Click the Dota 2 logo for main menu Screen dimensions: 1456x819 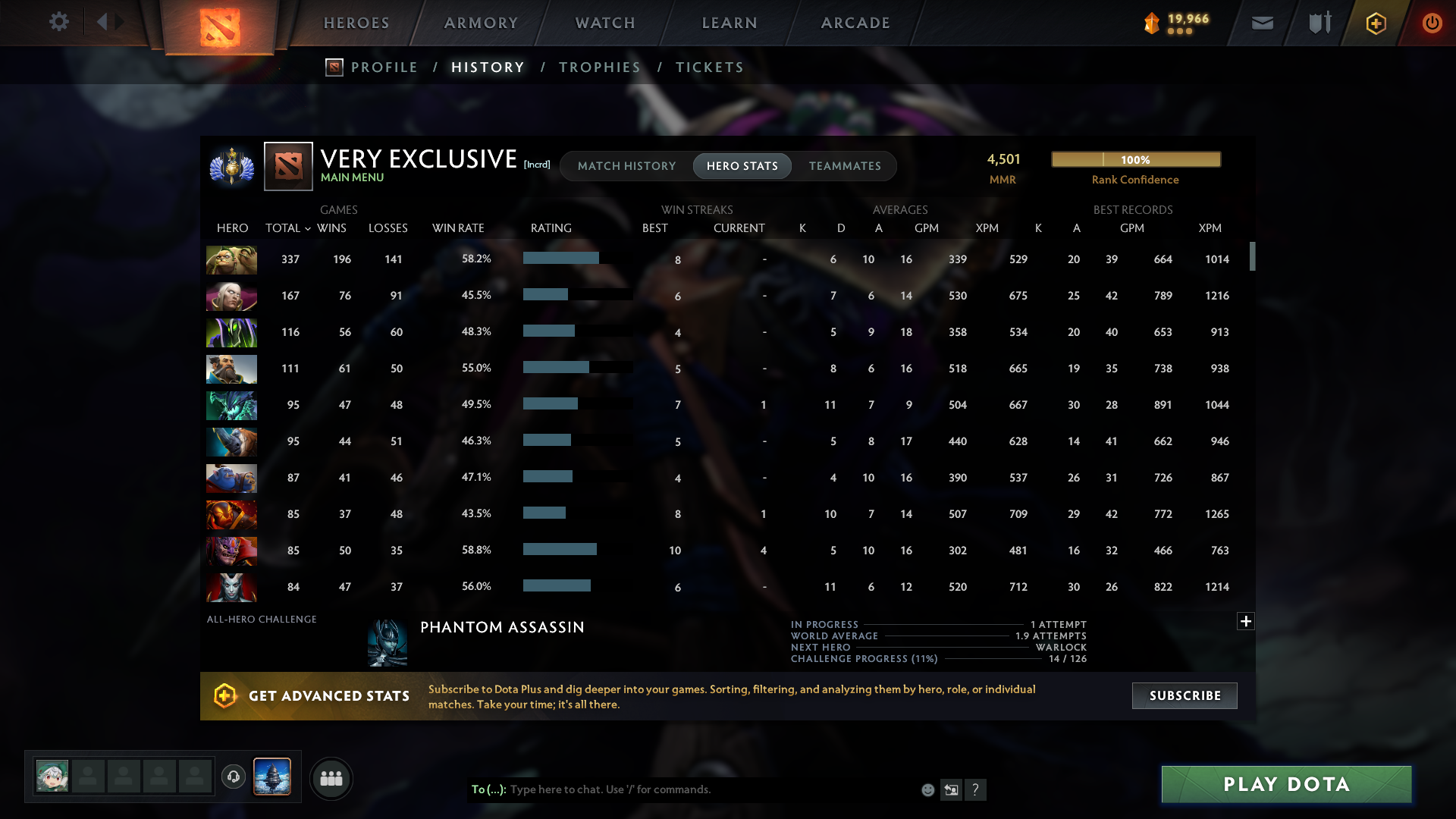tap(218, 27)
